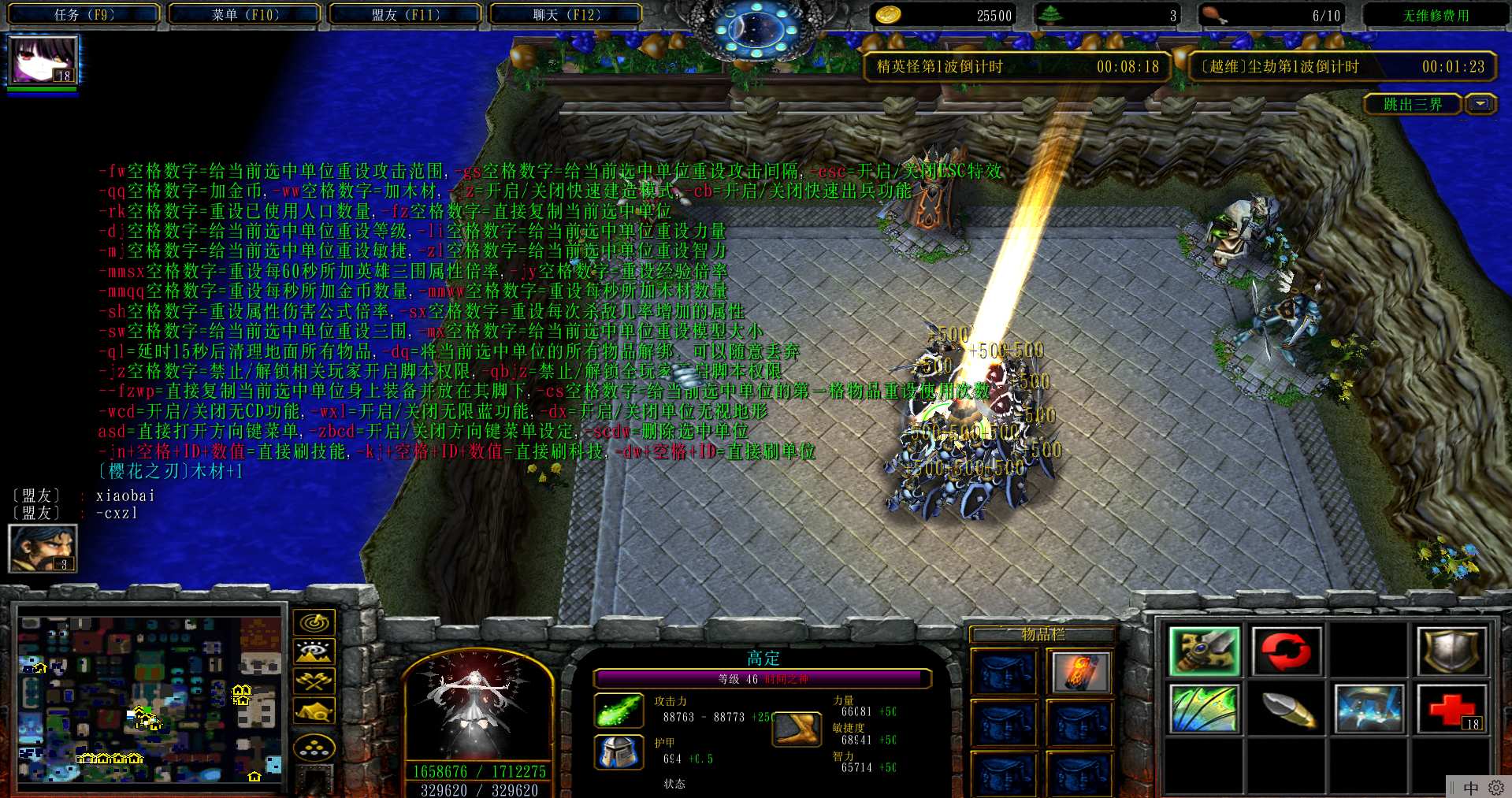Screen dimensions: 1512x798
Task: Click a location on the minimap
Action: (x=150, y=697)
